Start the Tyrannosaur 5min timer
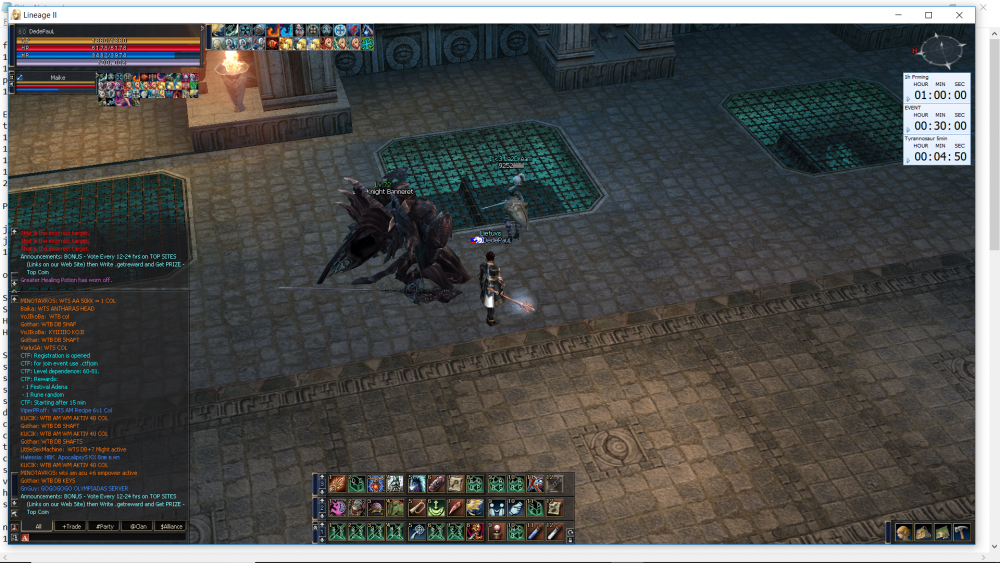This screenshot has width=1000, height=563. click(x=936, y=156)
